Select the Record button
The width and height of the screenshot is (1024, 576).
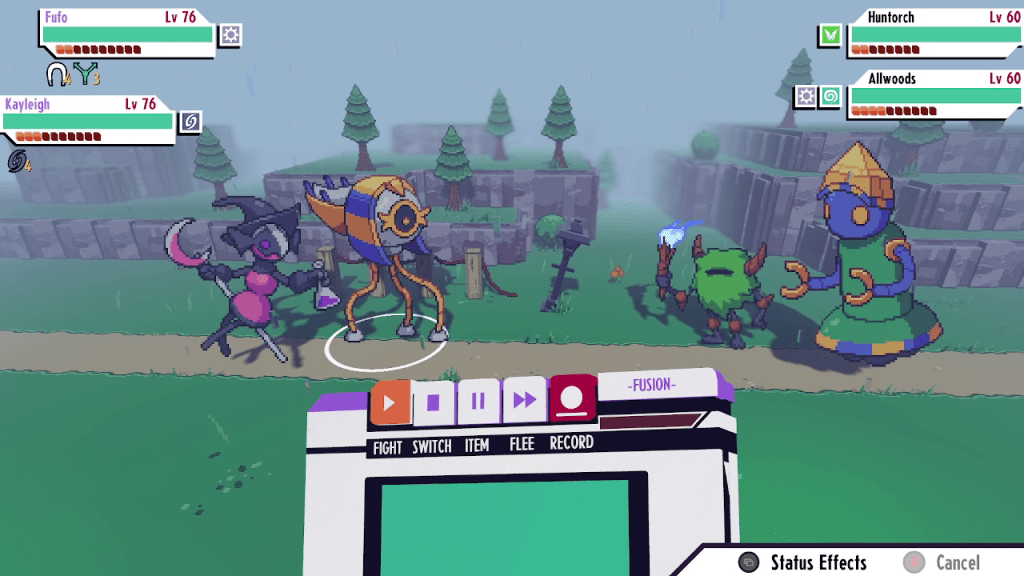tap(572, 400)
